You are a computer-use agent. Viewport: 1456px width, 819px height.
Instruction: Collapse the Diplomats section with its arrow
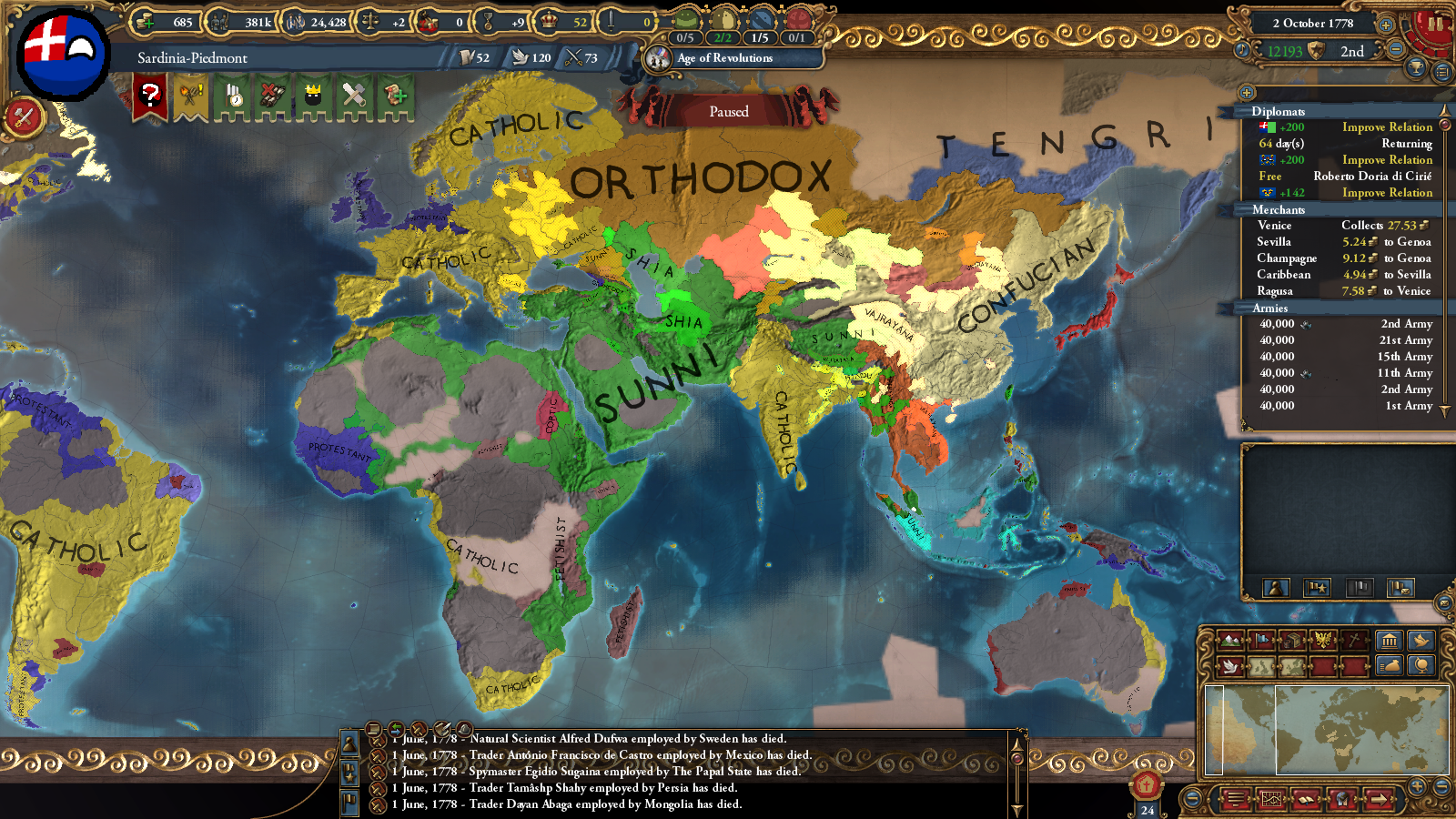pyautogui.click(x=1444, y=111)
